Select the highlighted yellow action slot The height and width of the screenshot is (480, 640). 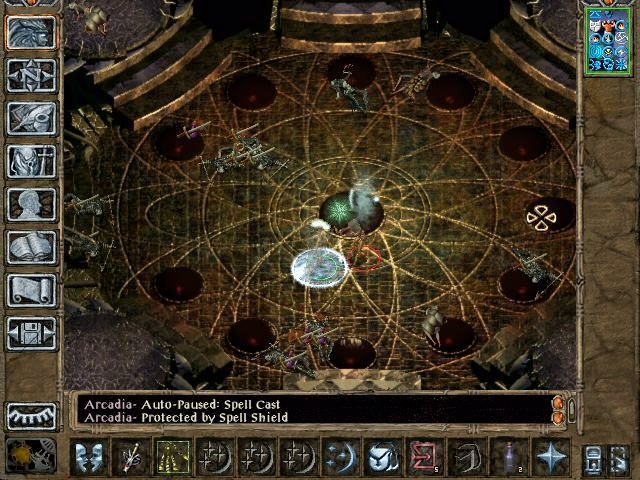173,456
